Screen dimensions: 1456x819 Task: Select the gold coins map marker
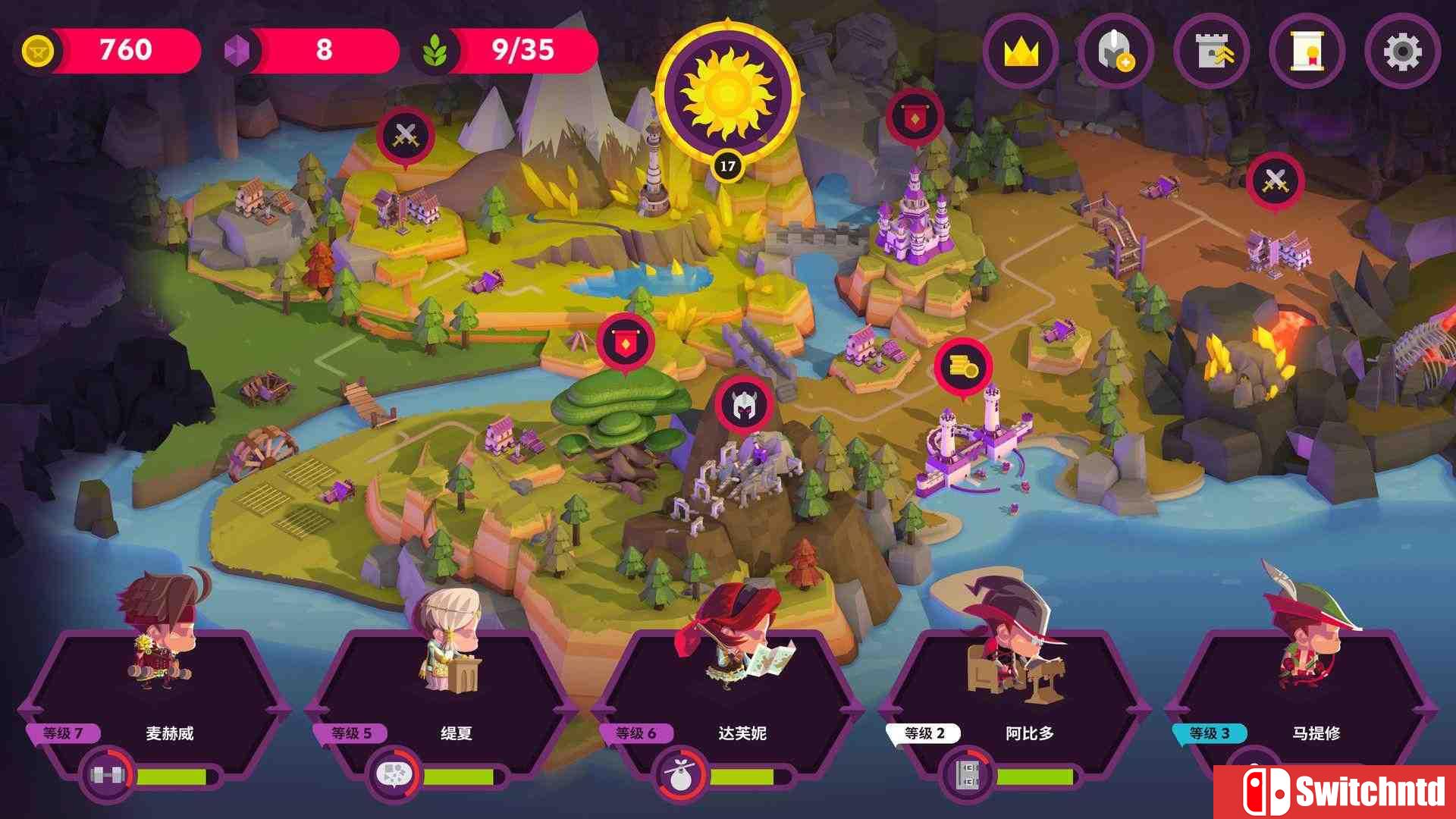[963, 368]
